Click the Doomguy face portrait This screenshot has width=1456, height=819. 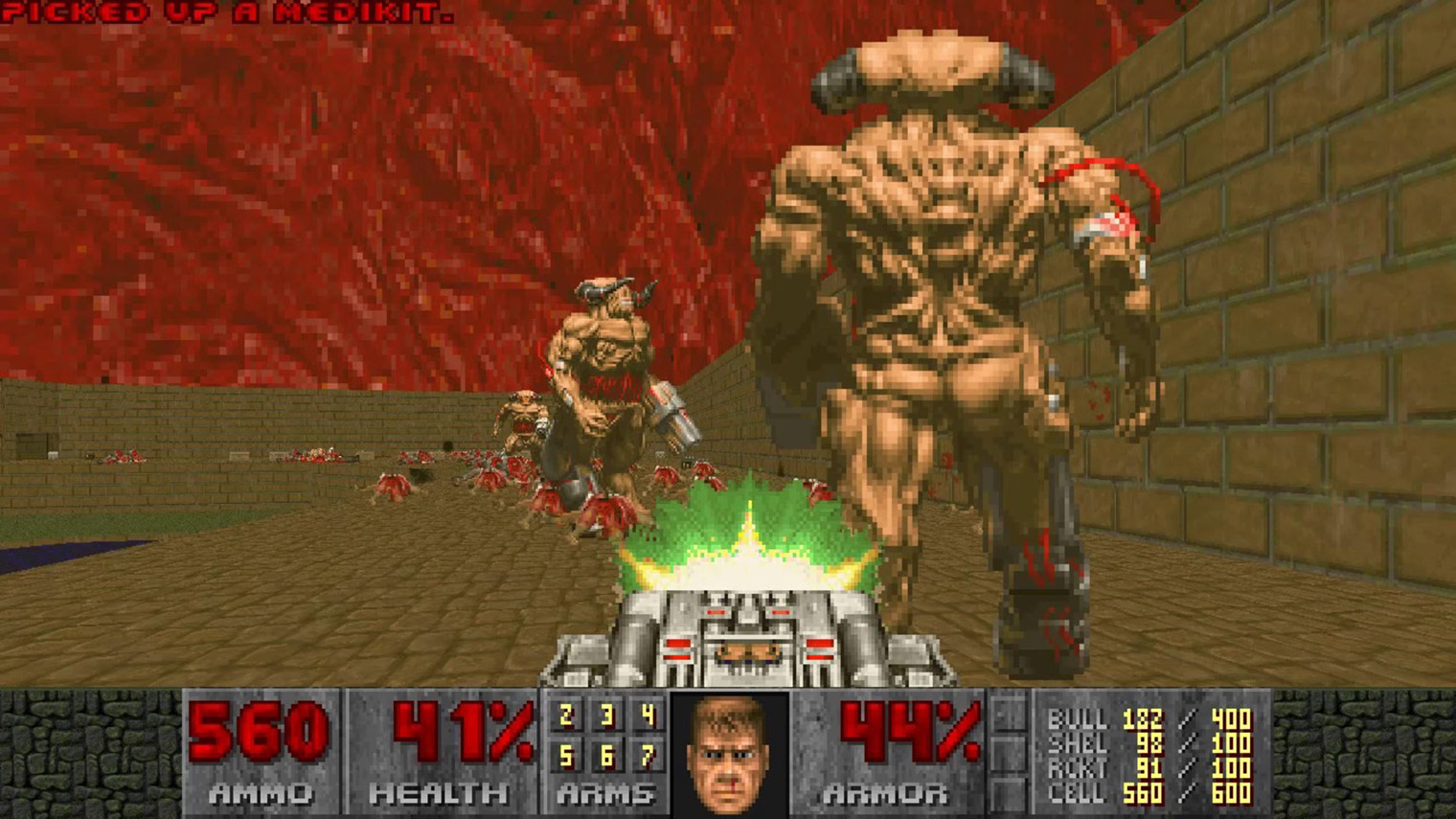(730, 754)
